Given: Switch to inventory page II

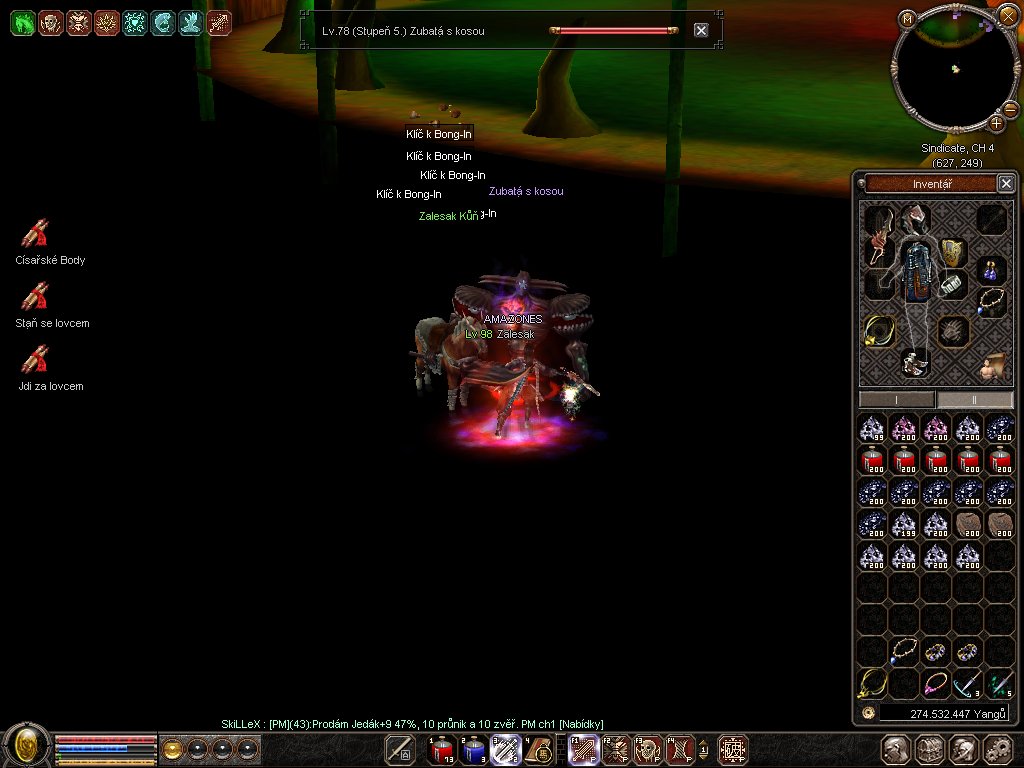Looking at the screenshot, I should [975, 399].
